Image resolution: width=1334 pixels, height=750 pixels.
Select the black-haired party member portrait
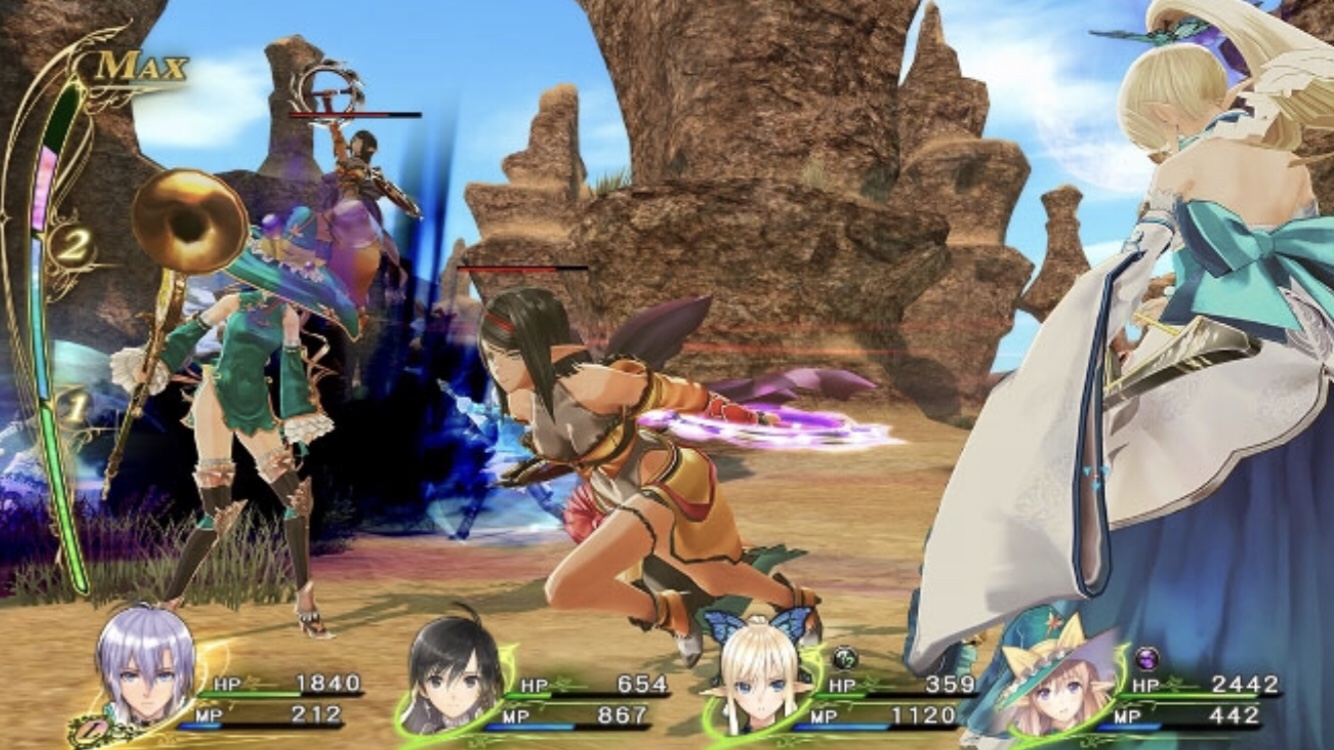454,666
